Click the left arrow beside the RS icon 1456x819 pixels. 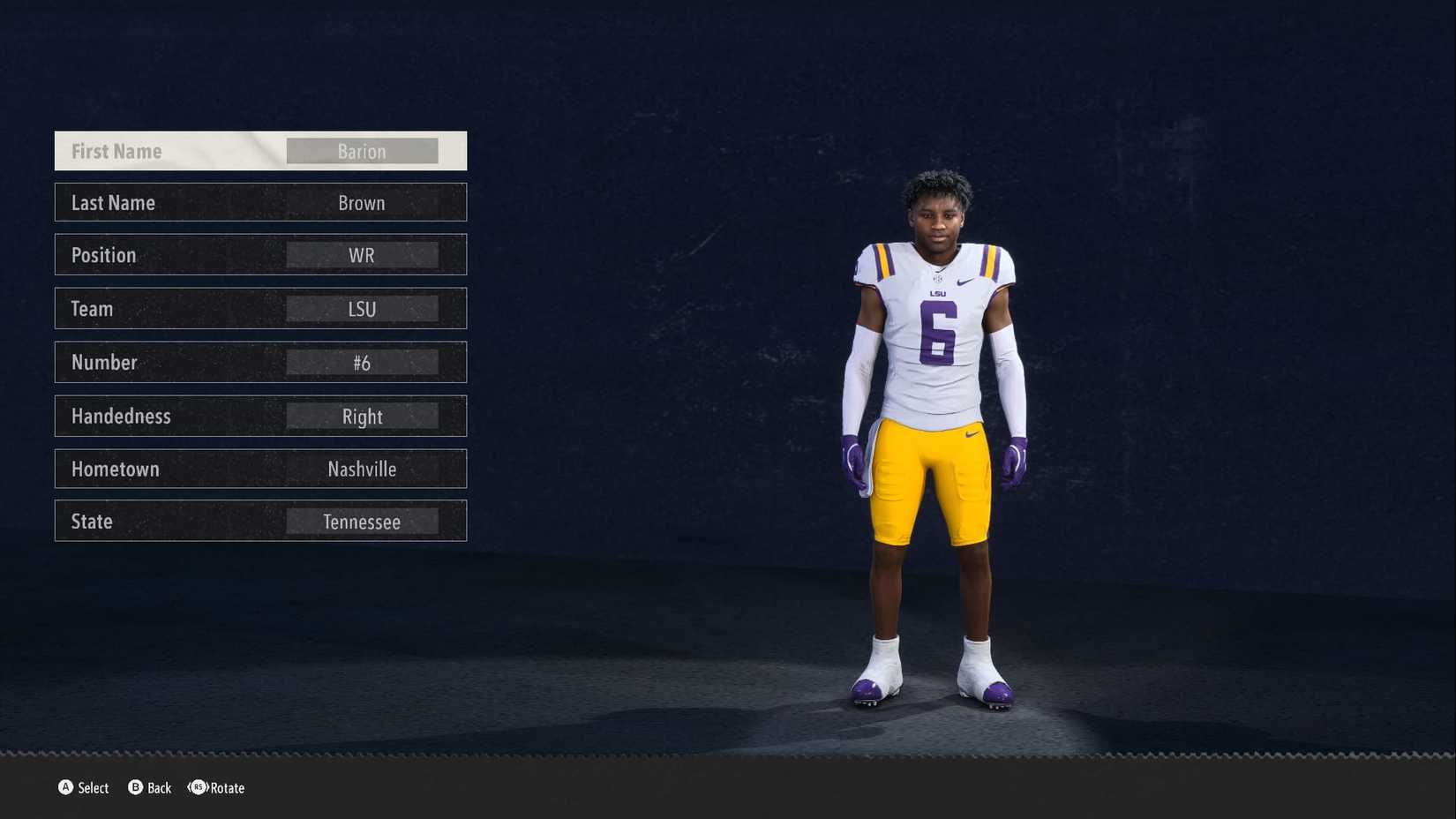(190, 788)
